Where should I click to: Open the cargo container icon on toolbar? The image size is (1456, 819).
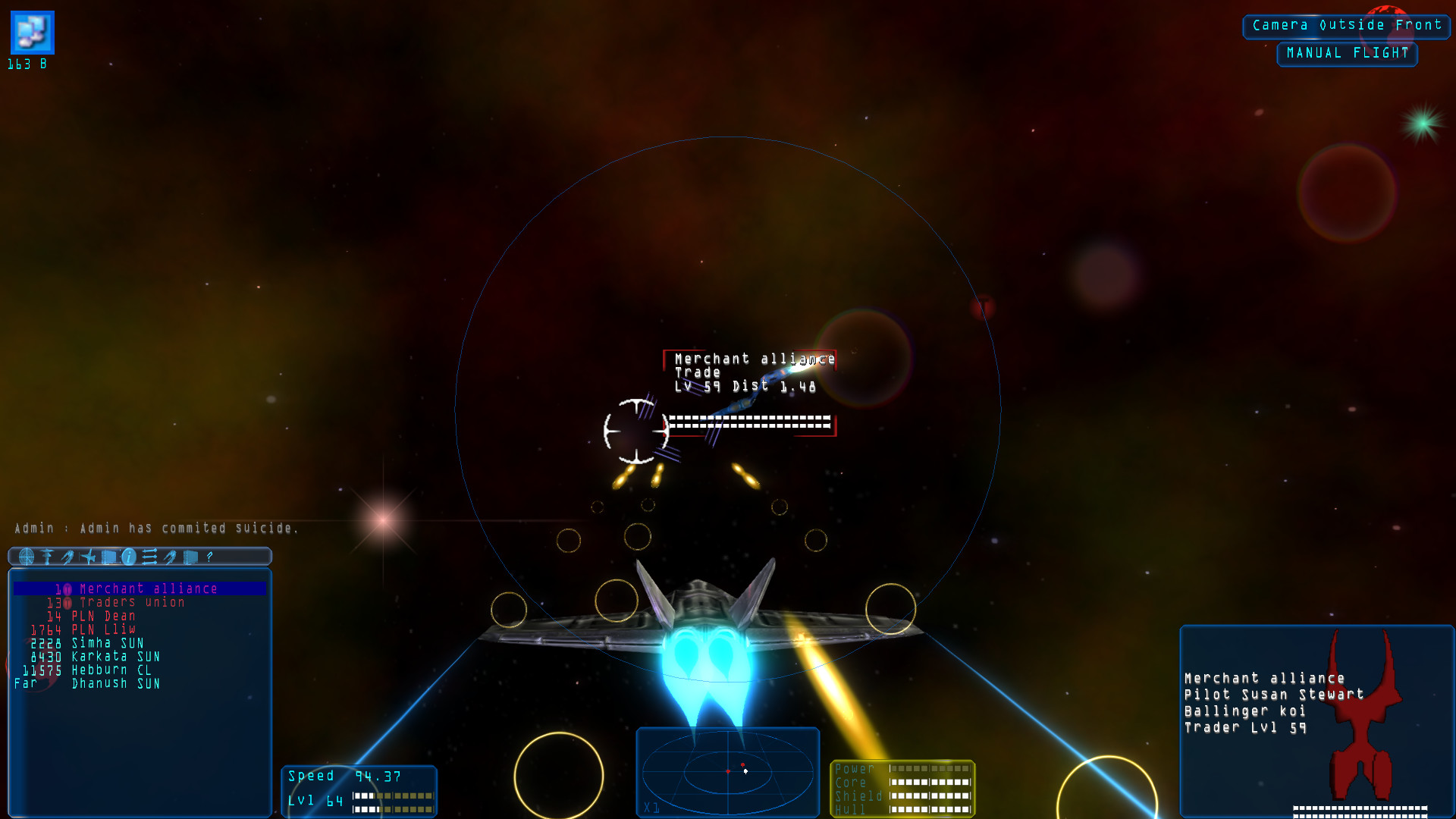pos(108,557)
